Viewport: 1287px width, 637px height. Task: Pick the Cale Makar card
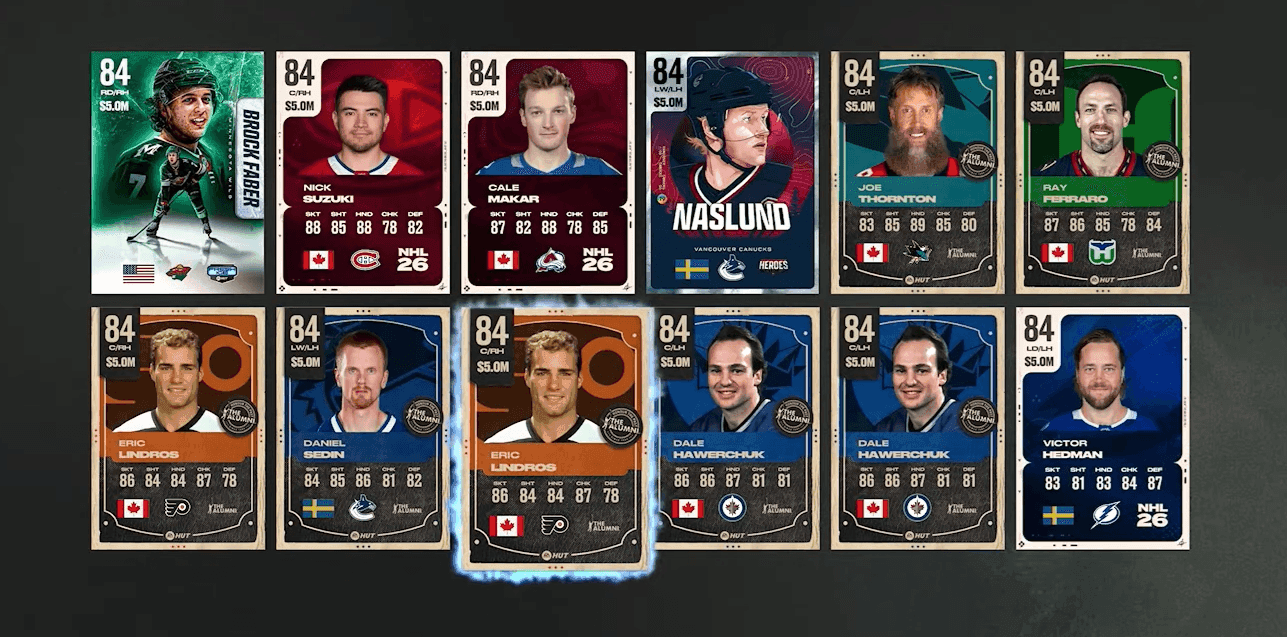[x=548, y=172]
